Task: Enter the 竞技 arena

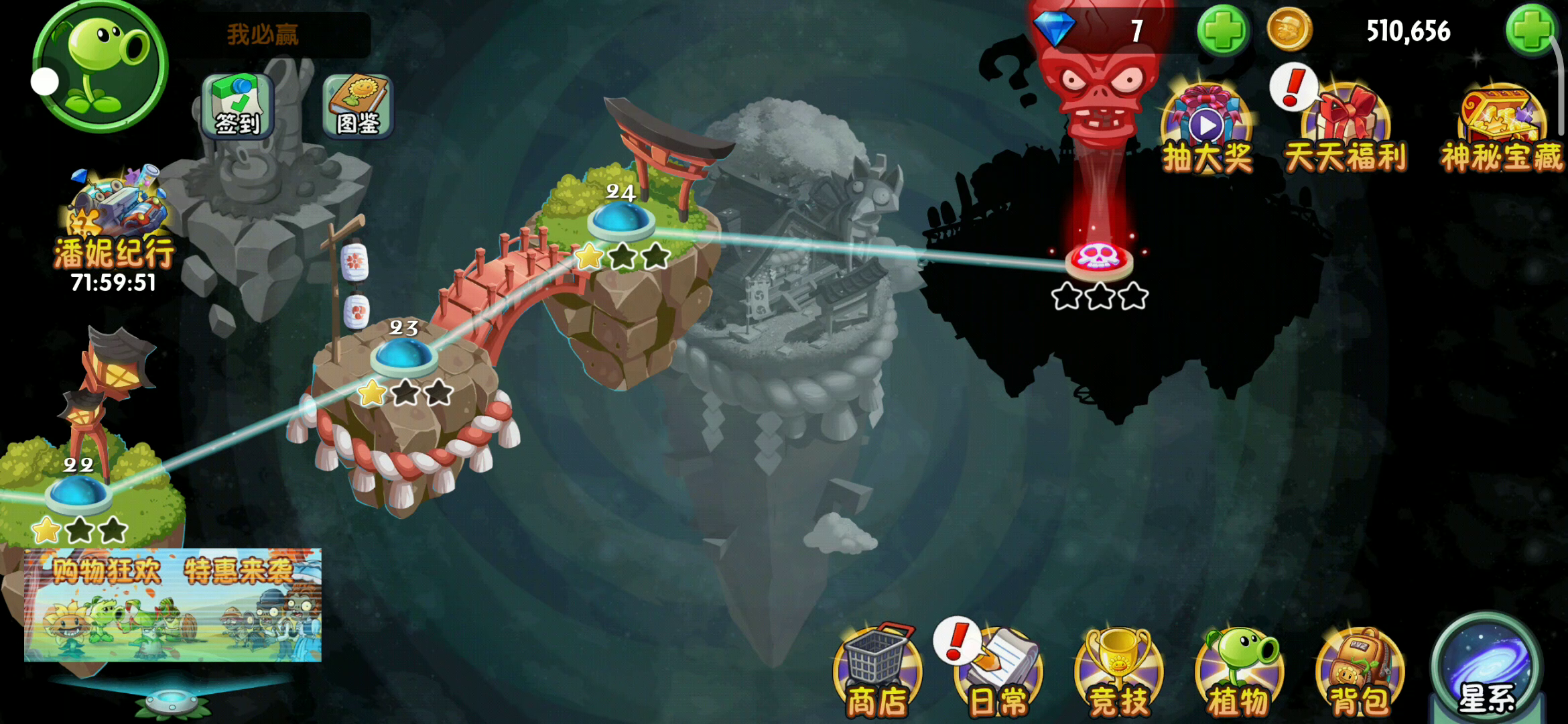Action: tap(1118, 672)
